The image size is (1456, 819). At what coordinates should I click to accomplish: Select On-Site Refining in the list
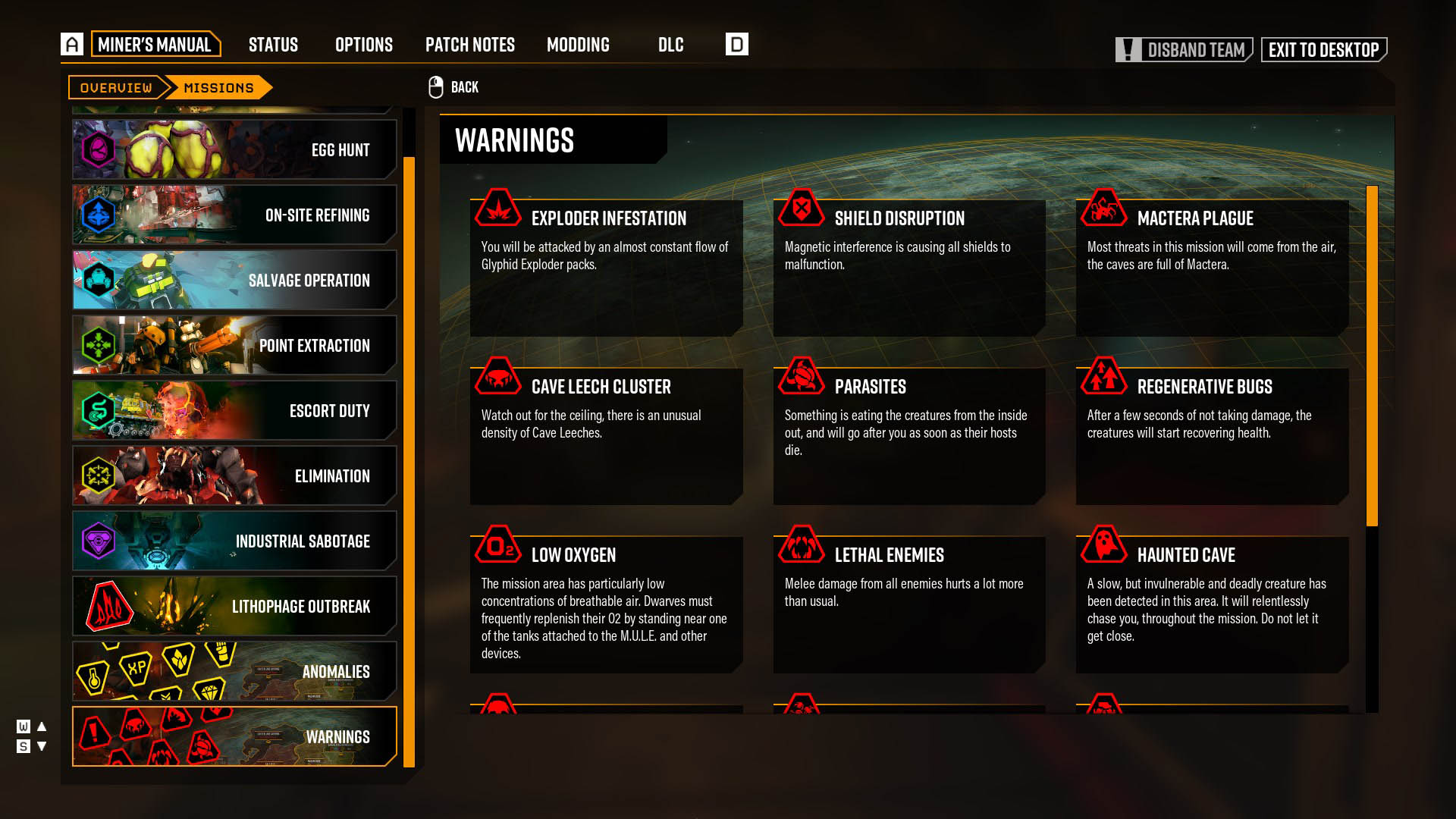coord(234,215)
